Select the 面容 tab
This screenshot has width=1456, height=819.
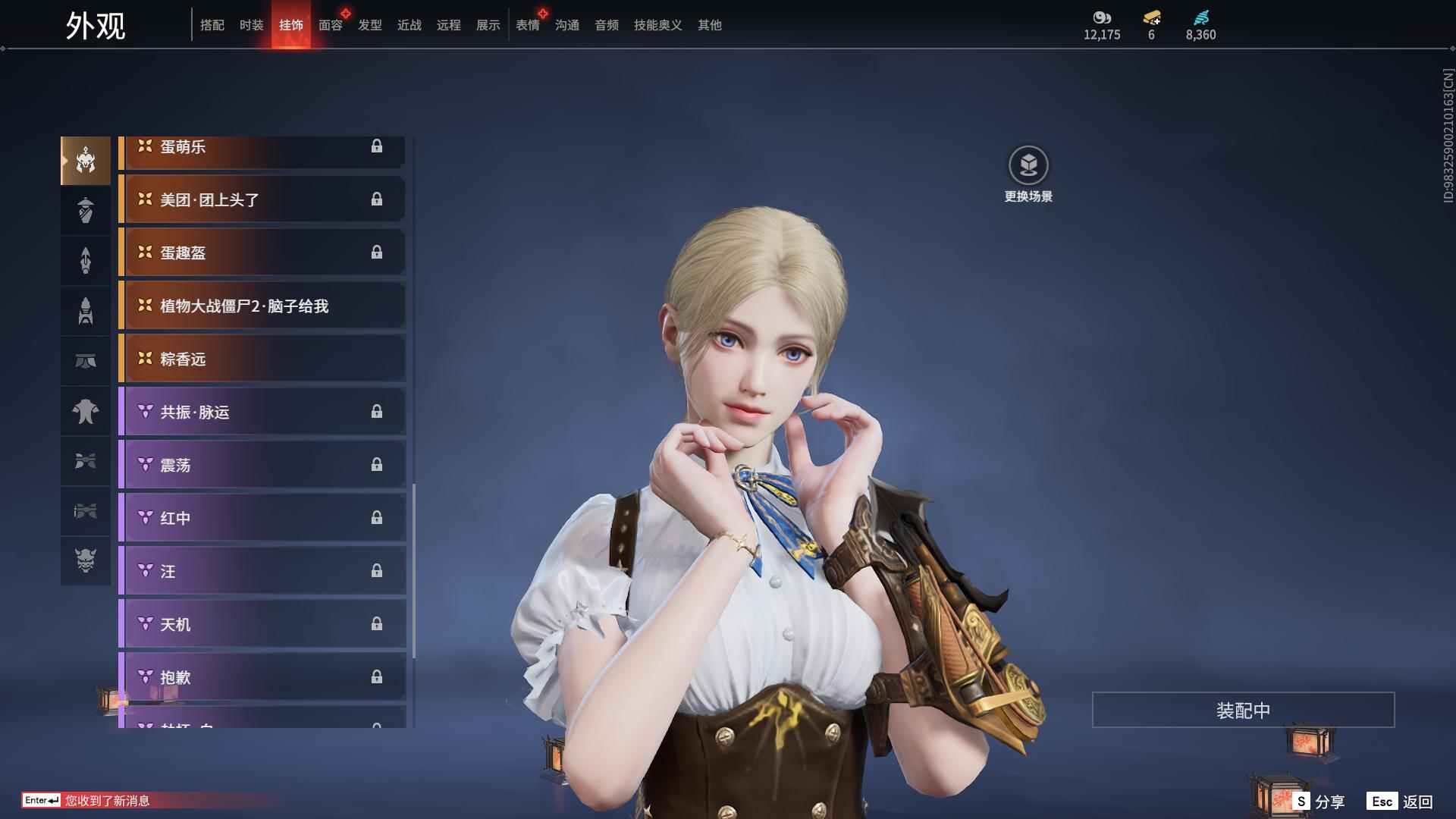coord(331,25)
